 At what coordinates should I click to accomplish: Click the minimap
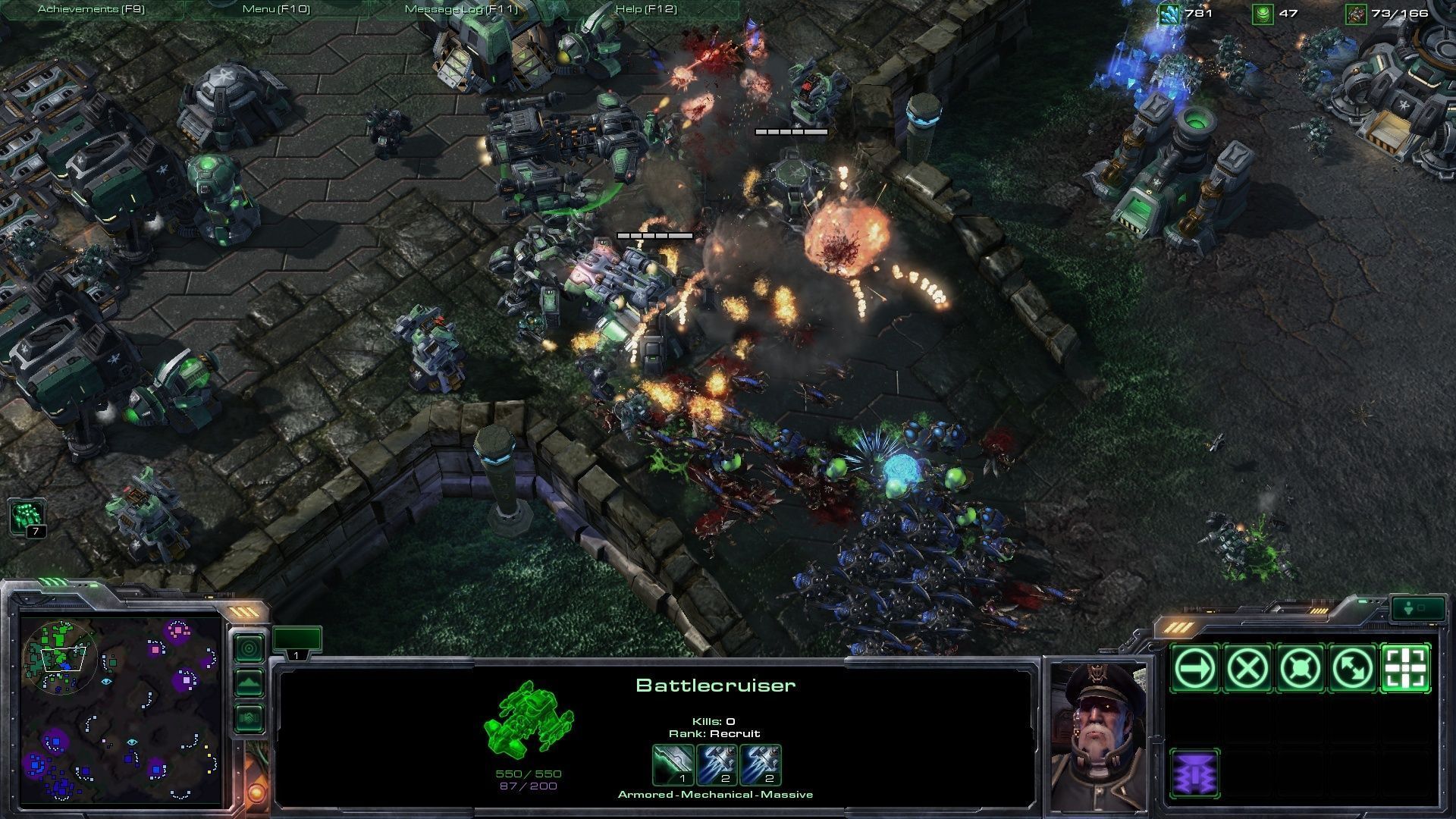coord(121,710)
